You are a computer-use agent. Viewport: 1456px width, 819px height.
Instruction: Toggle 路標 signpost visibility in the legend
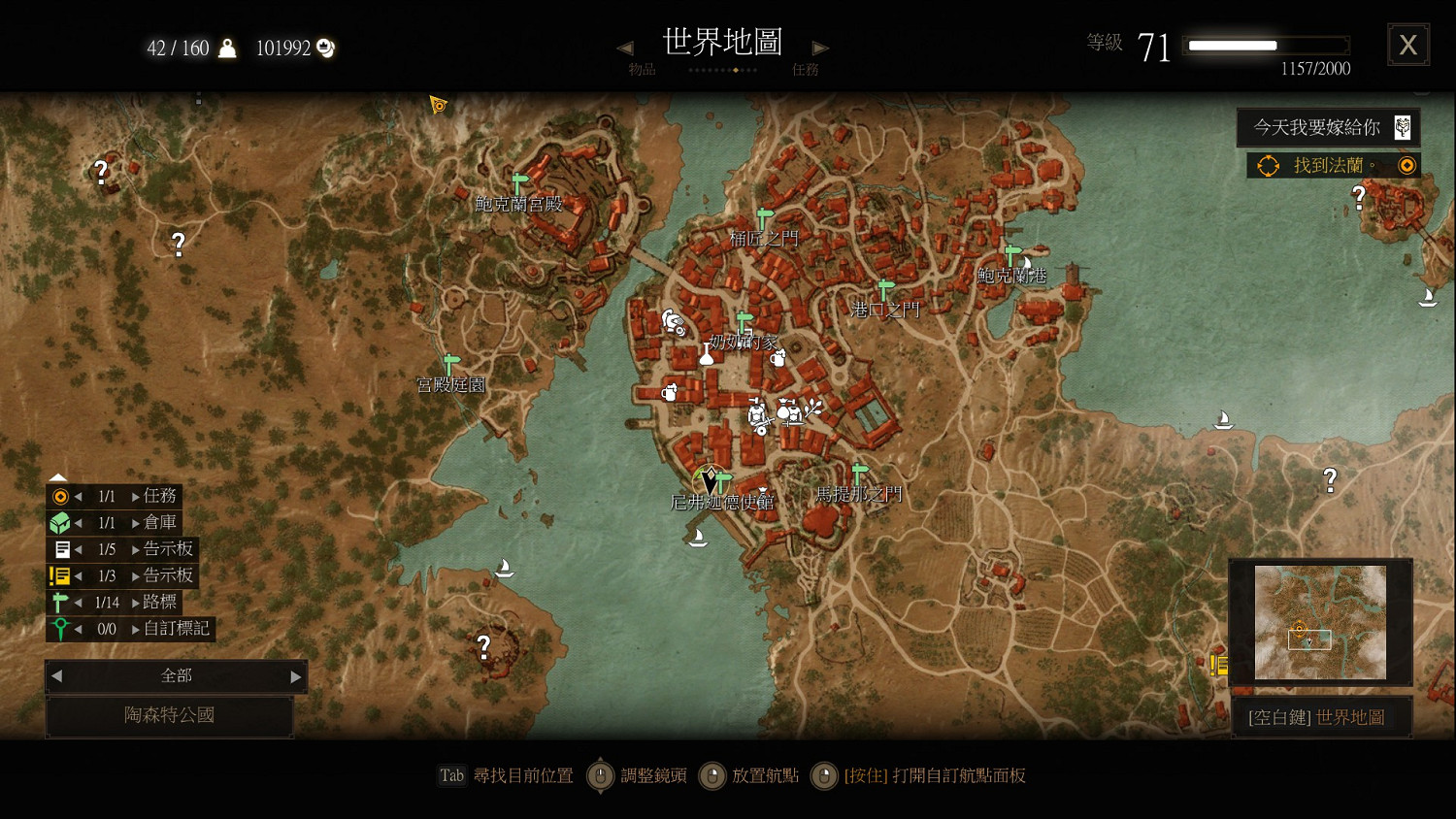tap(60, 602)
